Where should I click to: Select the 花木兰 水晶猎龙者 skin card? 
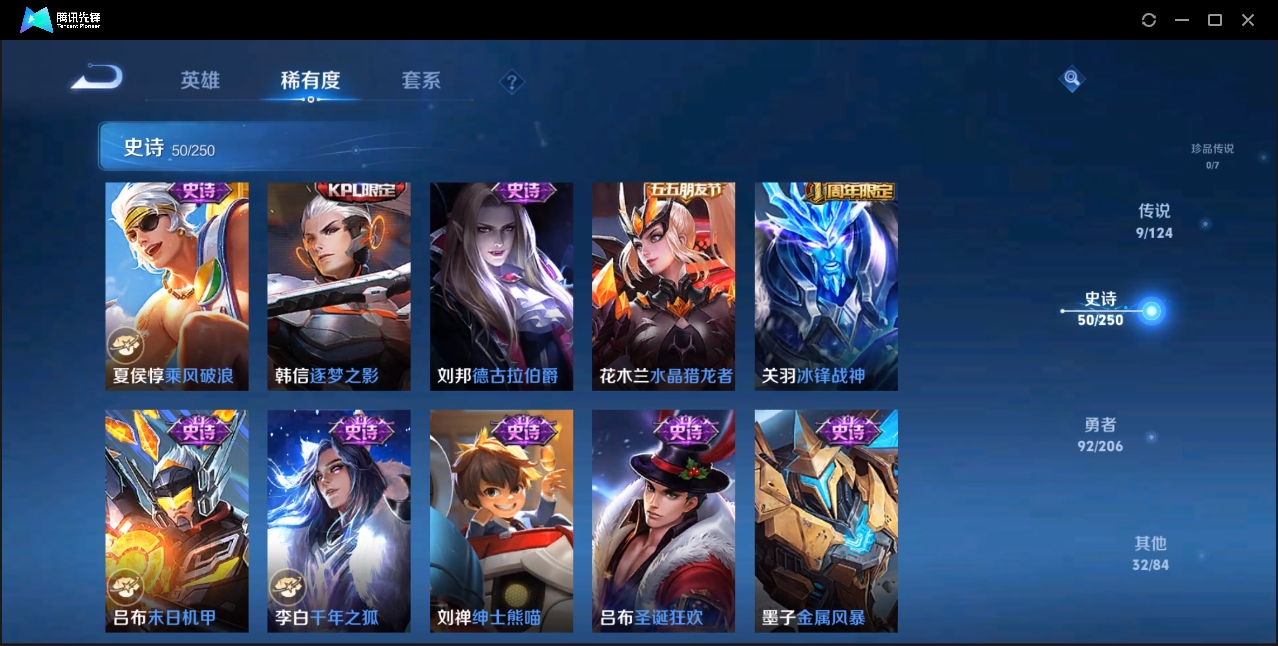(663, 286)
